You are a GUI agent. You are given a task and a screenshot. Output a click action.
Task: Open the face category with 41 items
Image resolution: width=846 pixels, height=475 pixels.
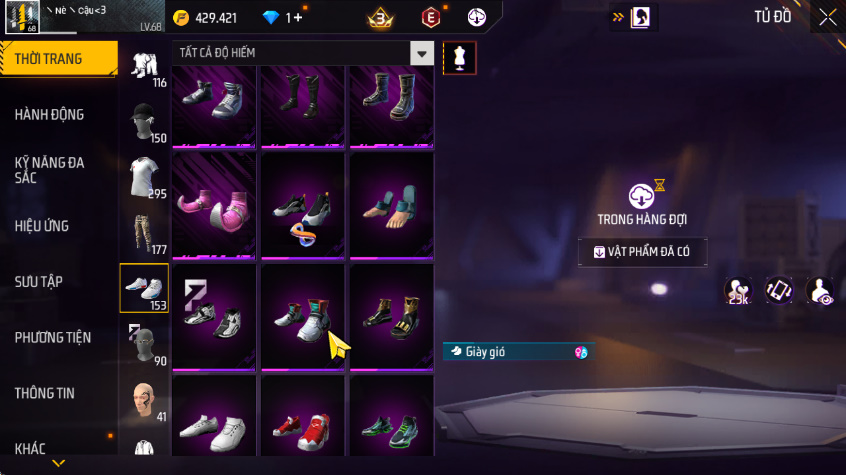[143, 400]
